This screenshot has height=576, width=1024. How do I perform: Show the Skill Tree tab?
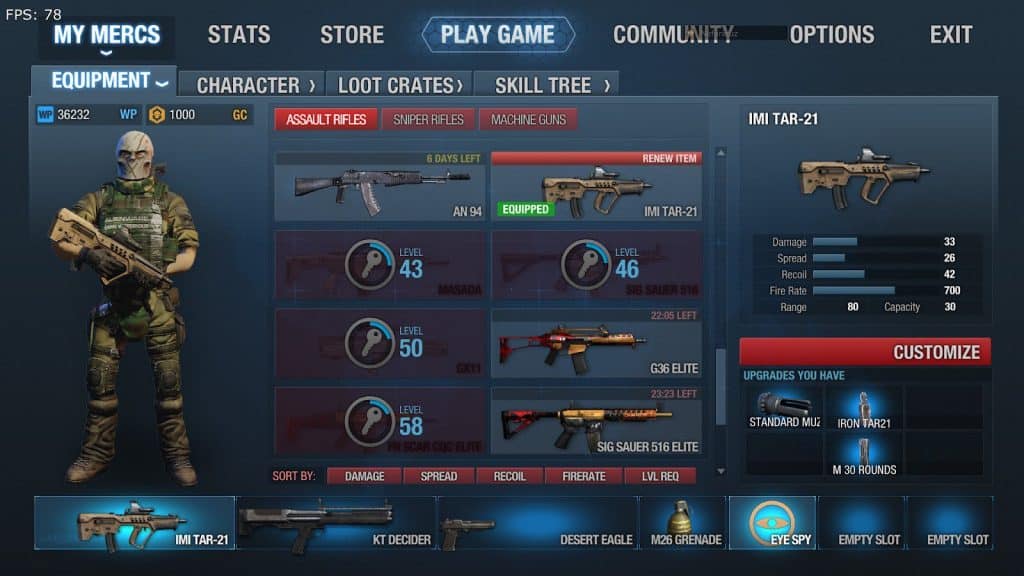545,85
